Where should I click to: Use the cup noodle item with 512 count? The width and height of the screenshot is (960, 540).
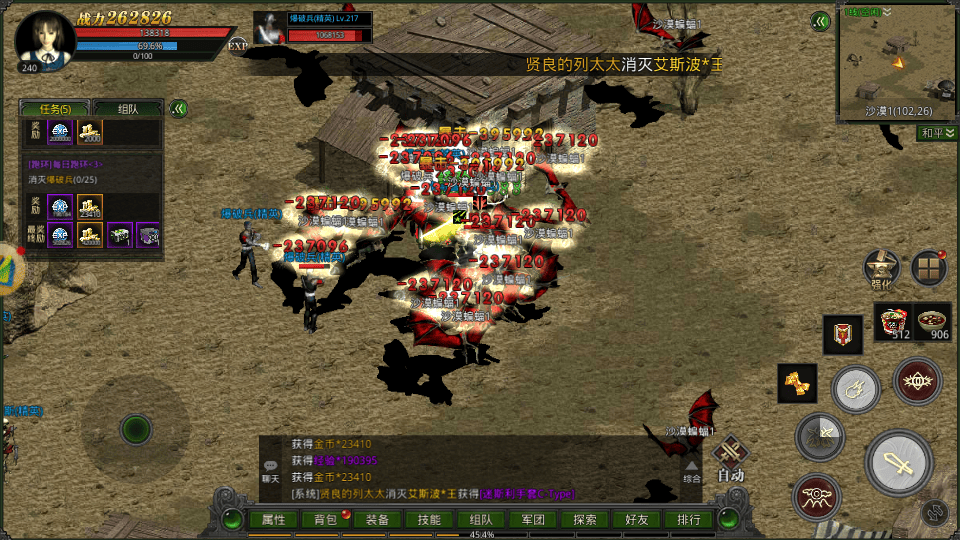pyautogui.click(x=893, y=322)
